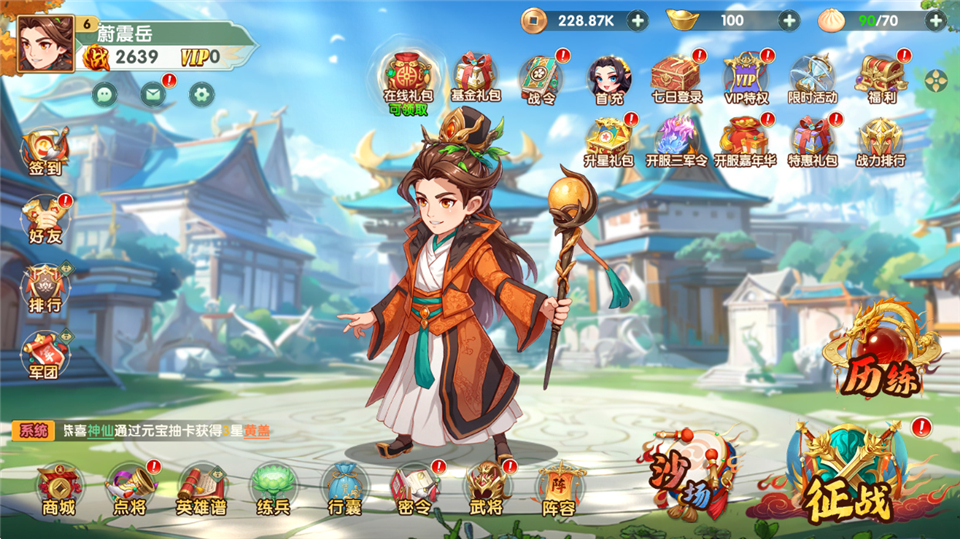The width and height of the screenshot is (960, 539).
Task: Enter the 商城 shop
Action: coord(59,488)
